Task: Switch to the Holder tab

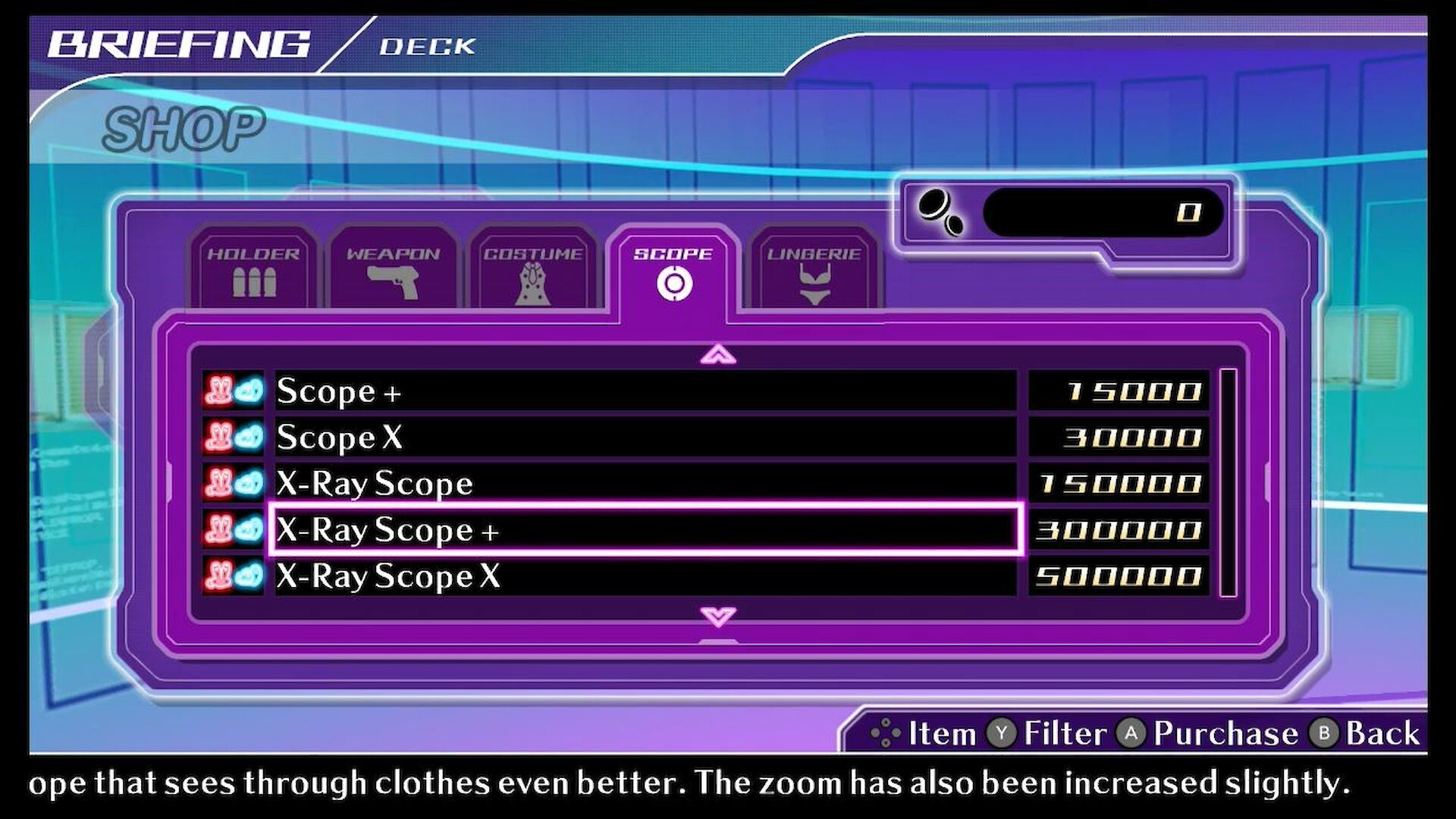Action: pos(253,270)
